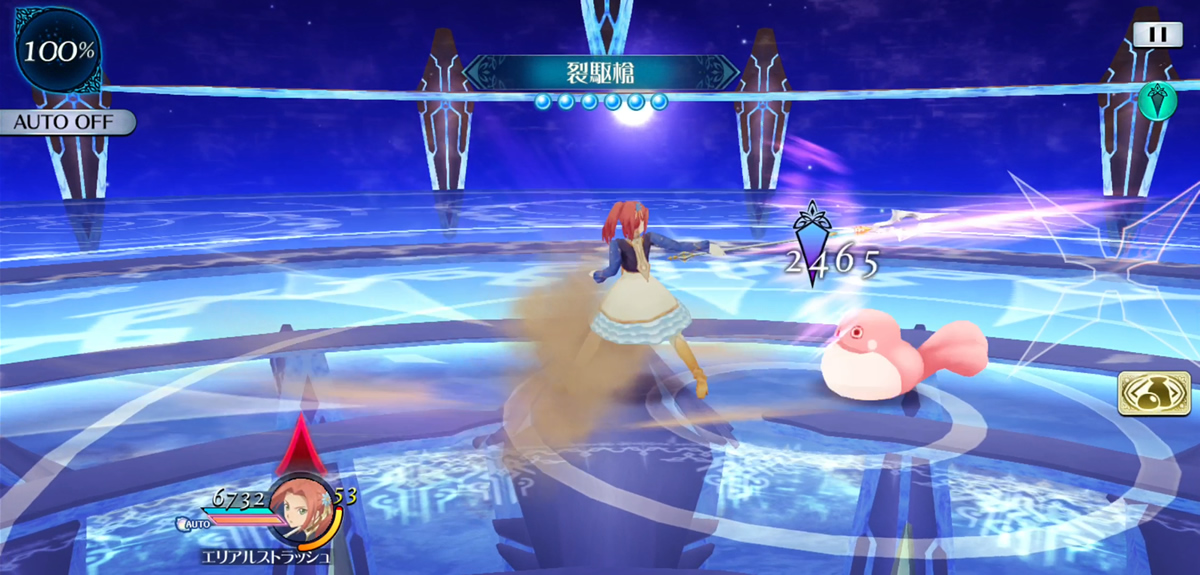Toggle the AUTO OFF button
Image resolution: width=1200 pixels, height=575 pixels.
pyautogui.click(x=67, y=123)
